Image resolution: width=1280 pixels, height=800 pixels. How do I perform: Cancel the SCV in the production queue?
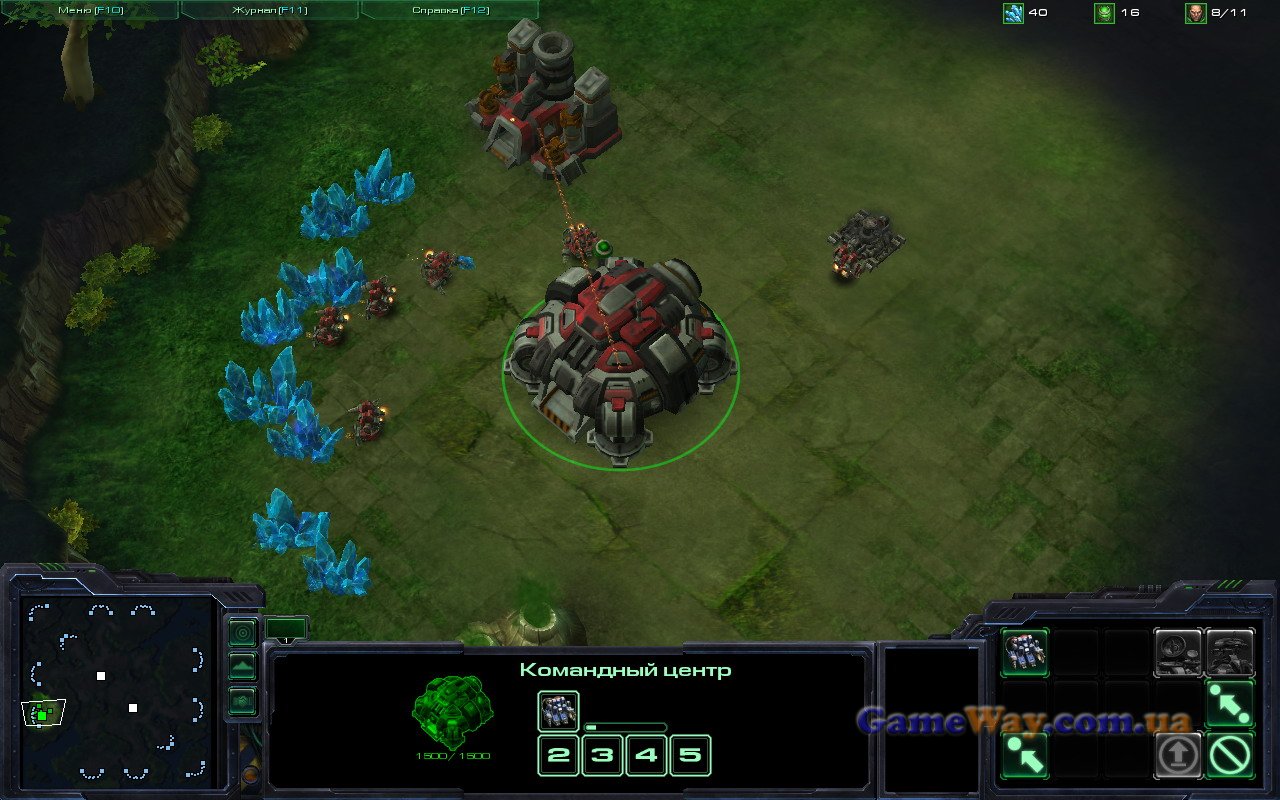(x=558, y=711)
